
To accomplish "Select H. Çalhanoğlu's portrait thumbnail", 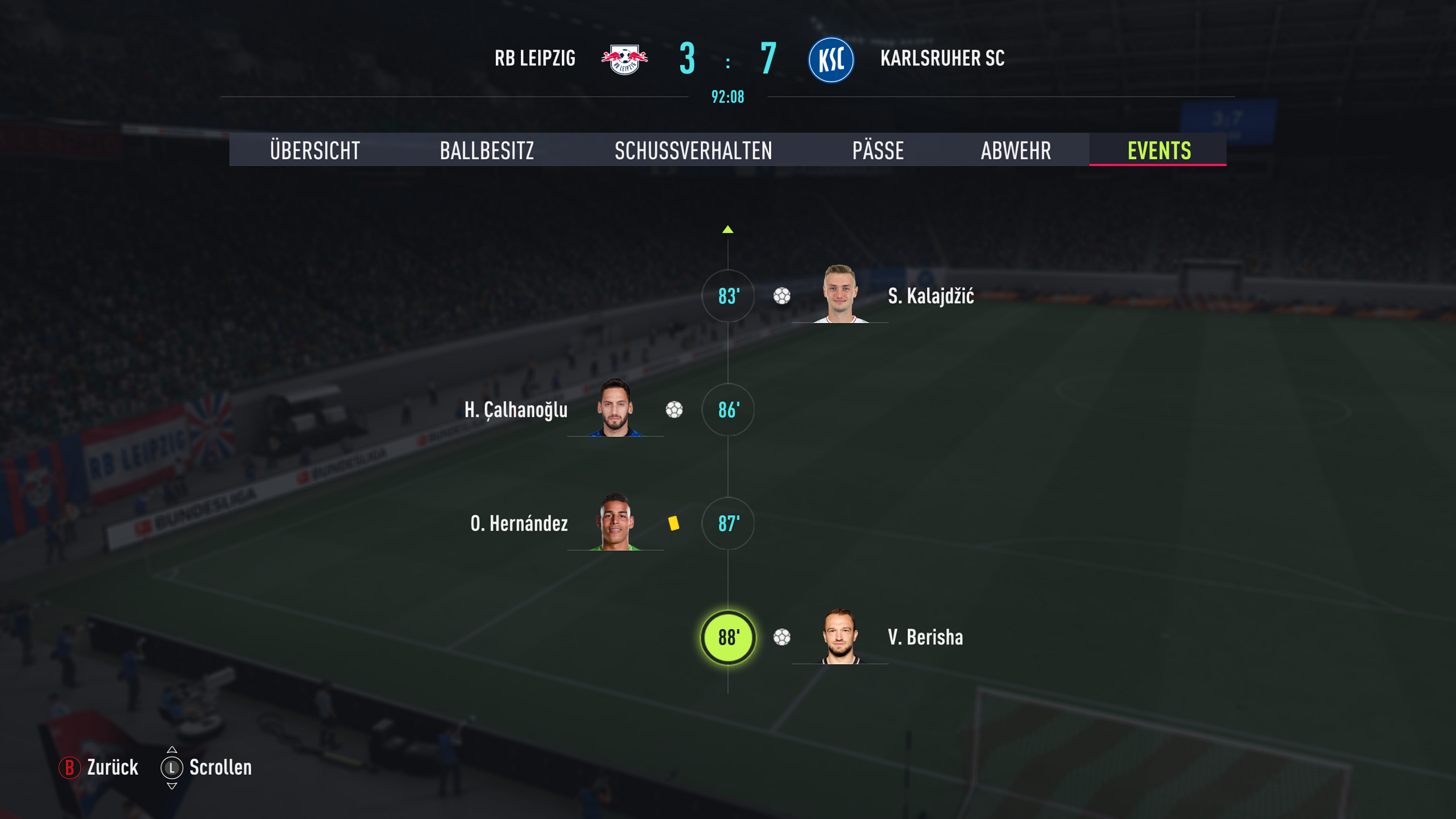I will [x=615, y=408].
